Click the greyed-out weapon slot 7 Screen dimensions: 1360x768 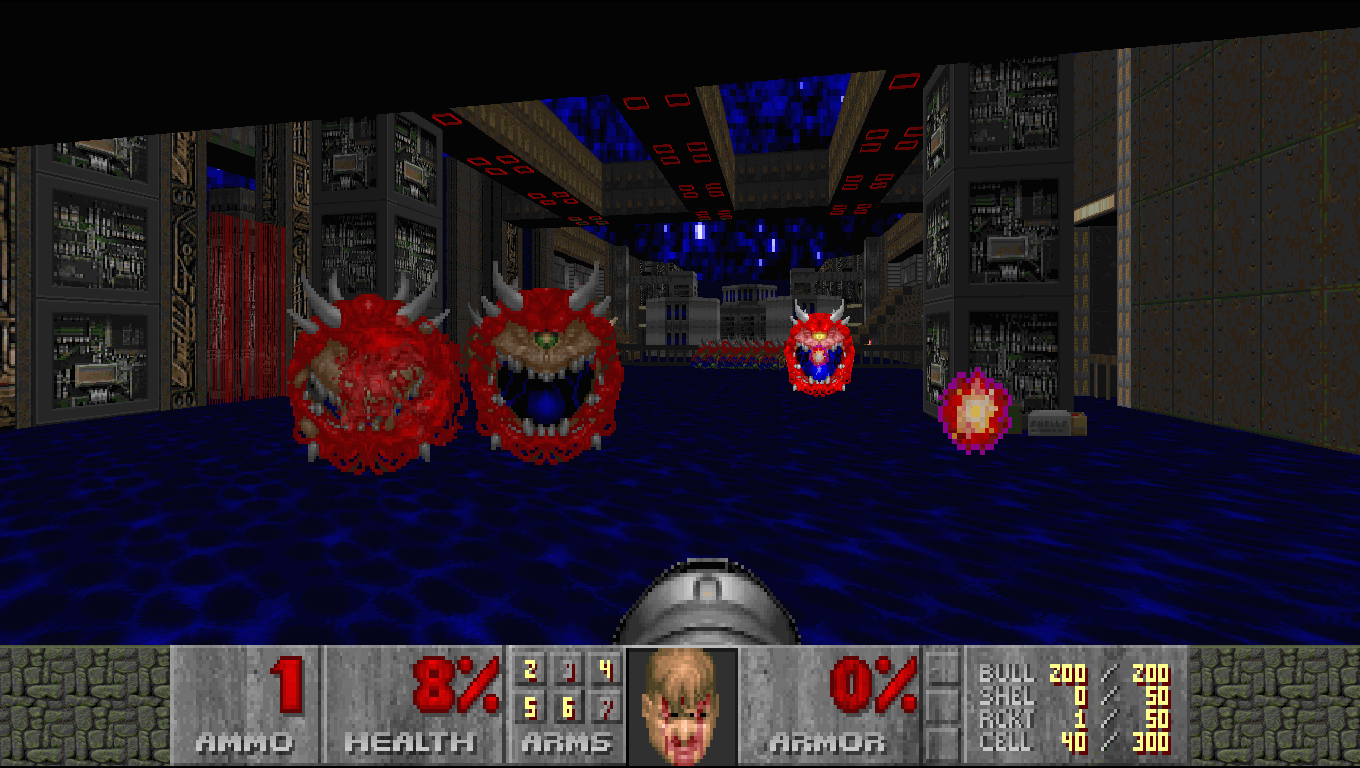pos(604,708)
